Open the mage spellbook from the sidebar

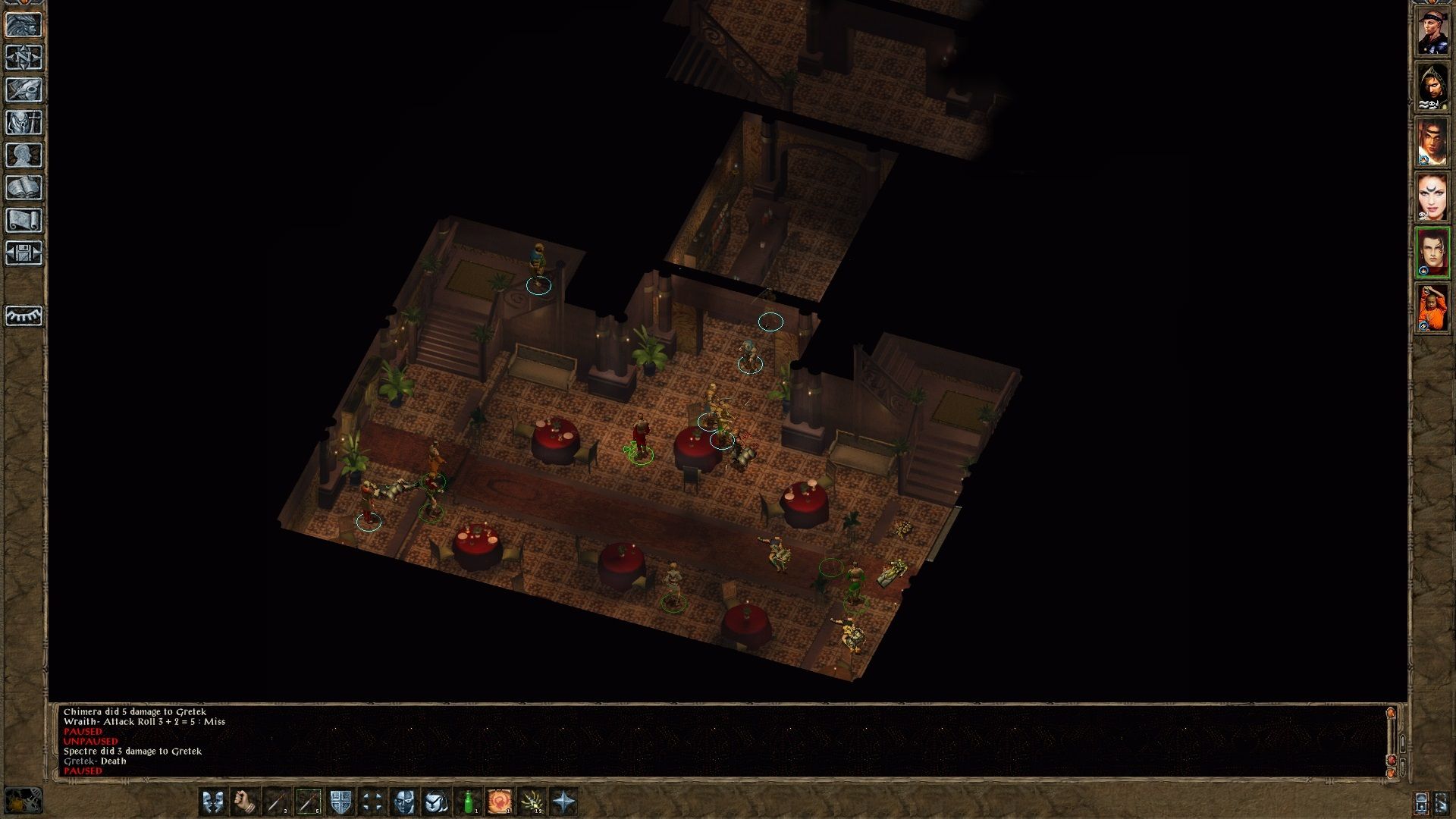(x=24, y=188)
